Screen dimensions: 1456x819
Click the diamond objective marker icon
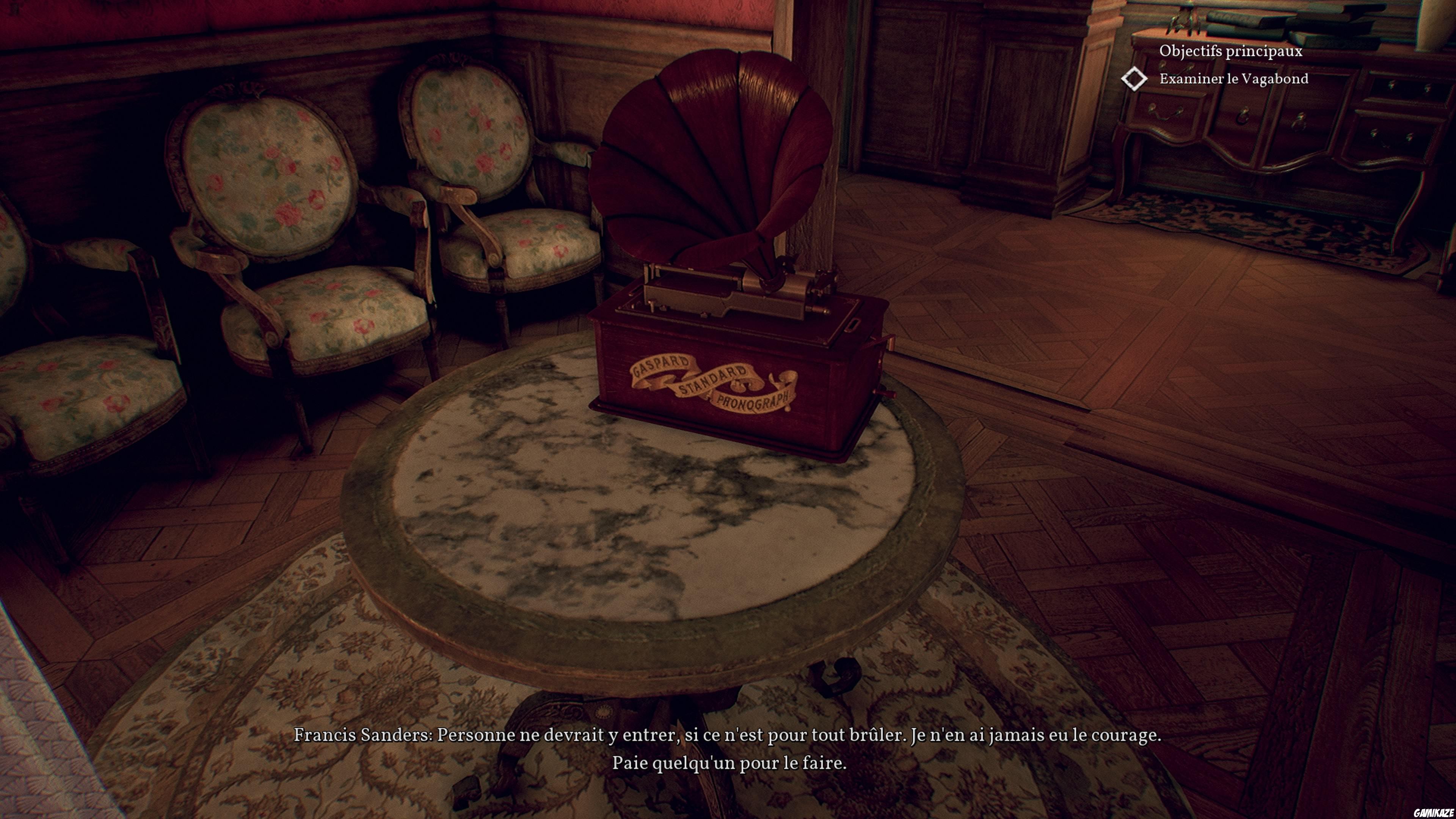pyautogui.click(x=1134, y=78)
